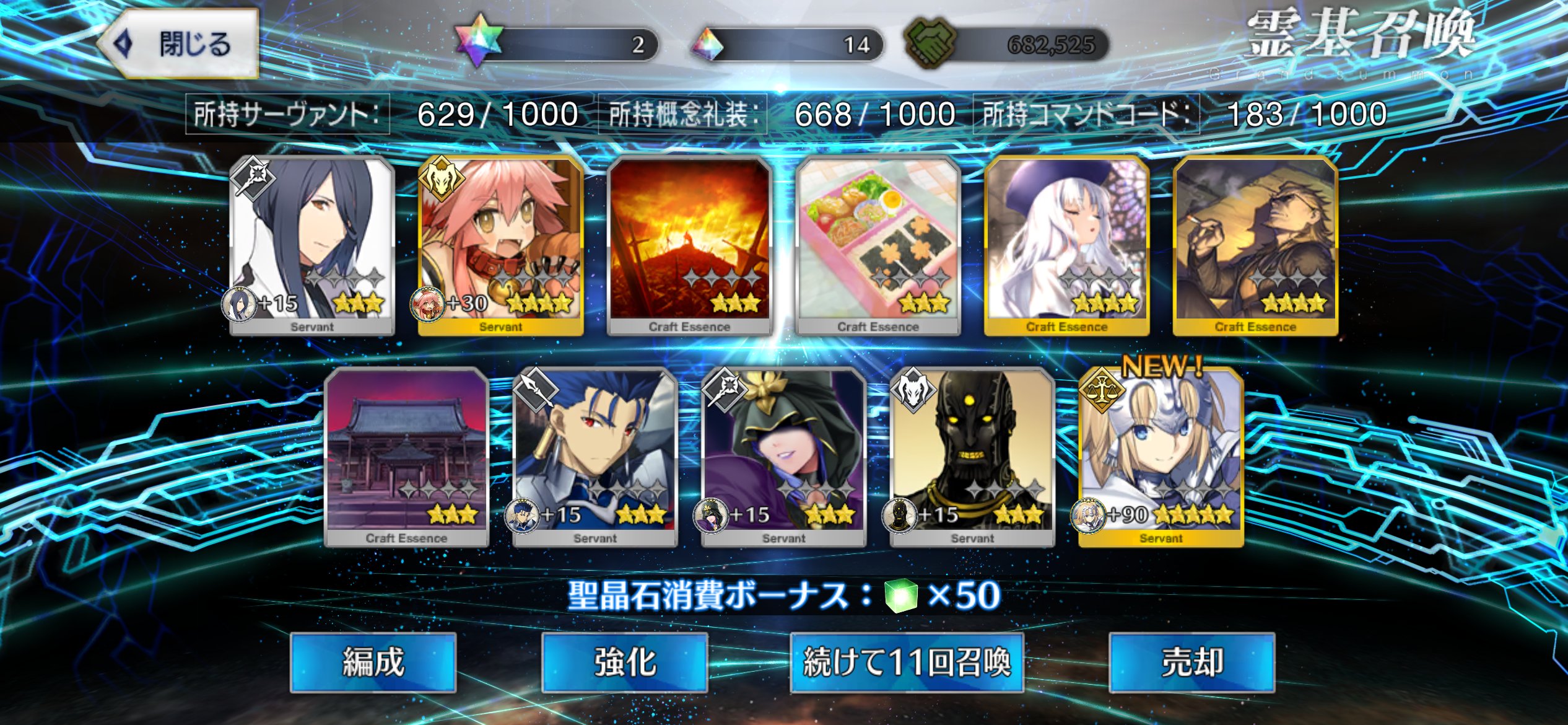Image resolution: width=1568 pixels, height=725 pixels.
Task: Select the dark-haired Caster card with white coat
Action: 312,245
